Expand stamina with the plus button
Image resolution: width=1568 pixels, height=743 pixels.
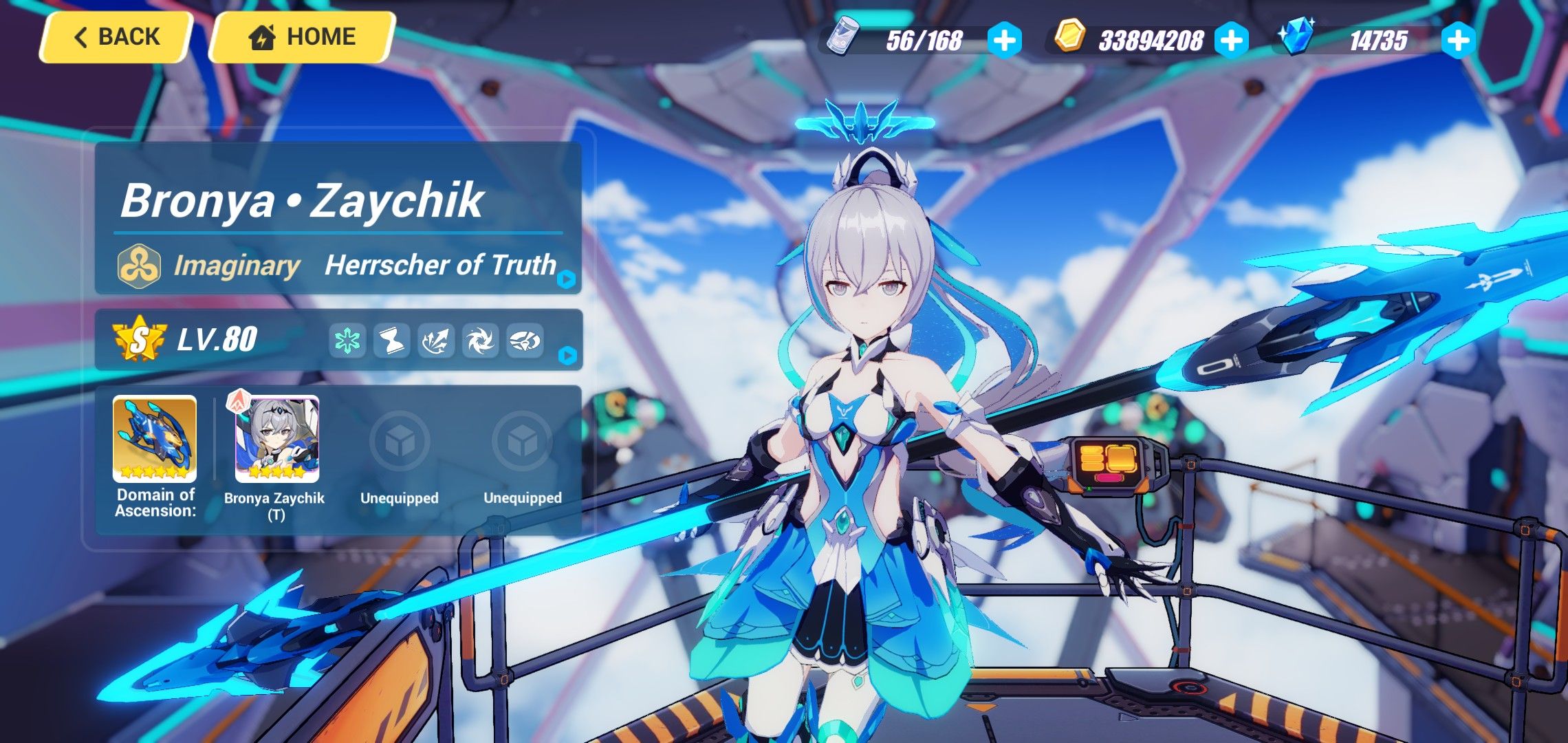tap(1004, 41)
